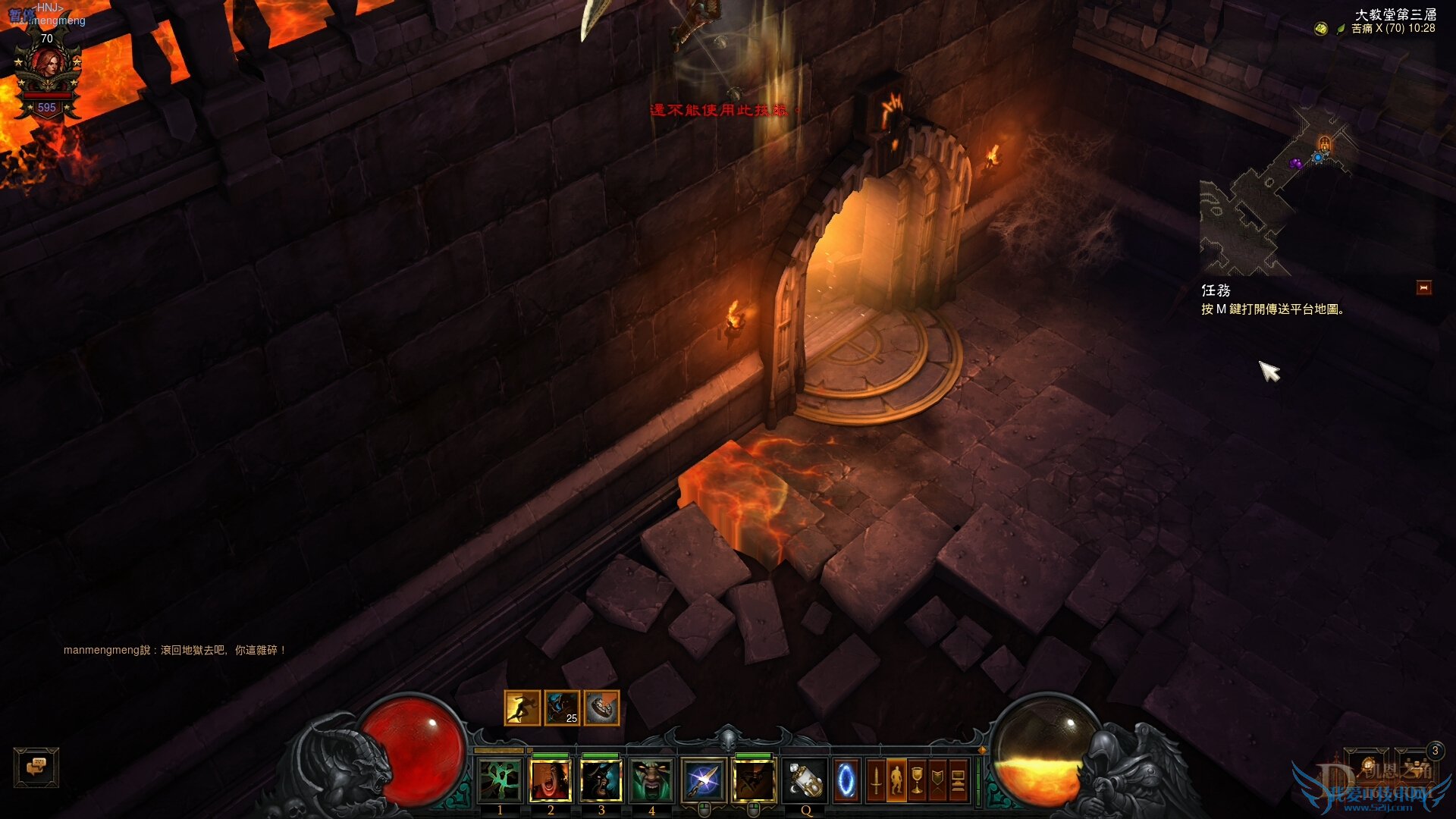Activate the green ground-crack skill in slot 1
This screenshot has height=819, width=1456.
pos(500,781)
